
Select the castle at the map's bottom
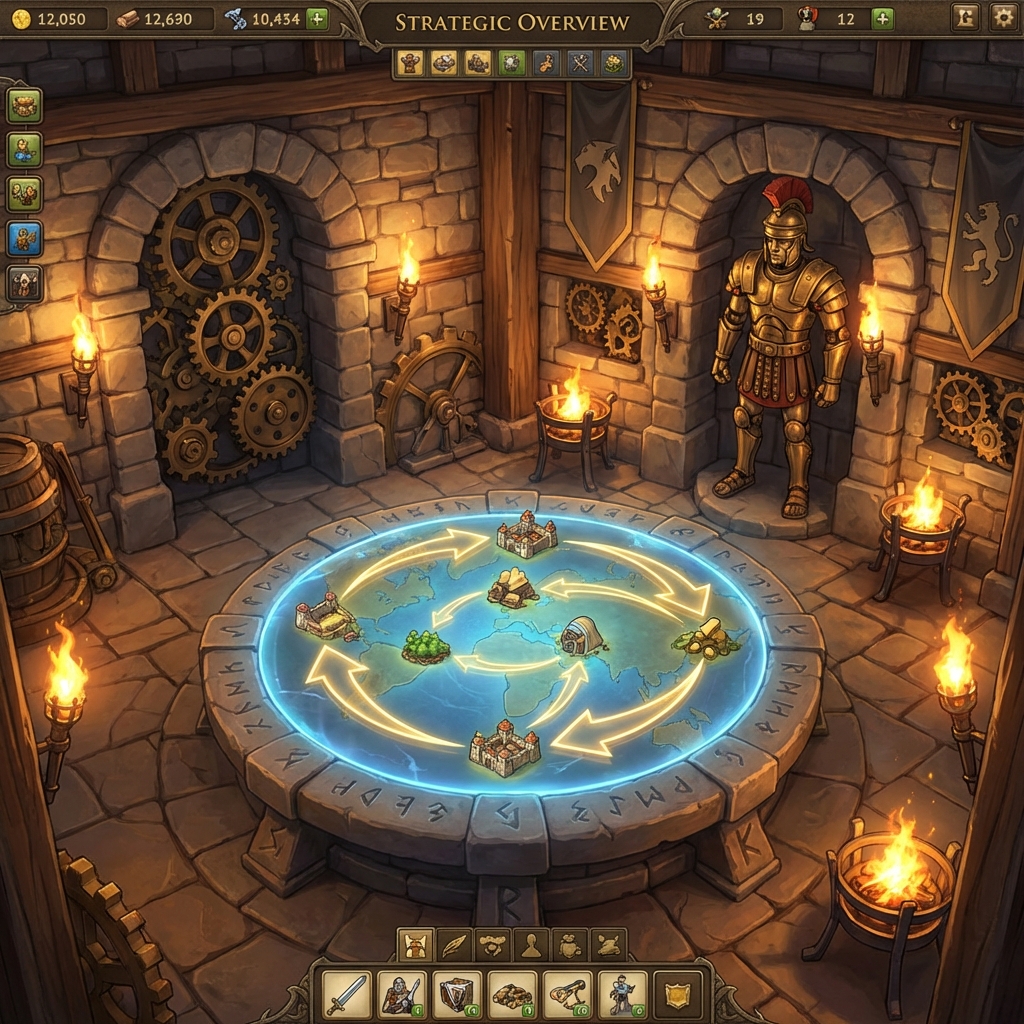(x=505, y=750)
